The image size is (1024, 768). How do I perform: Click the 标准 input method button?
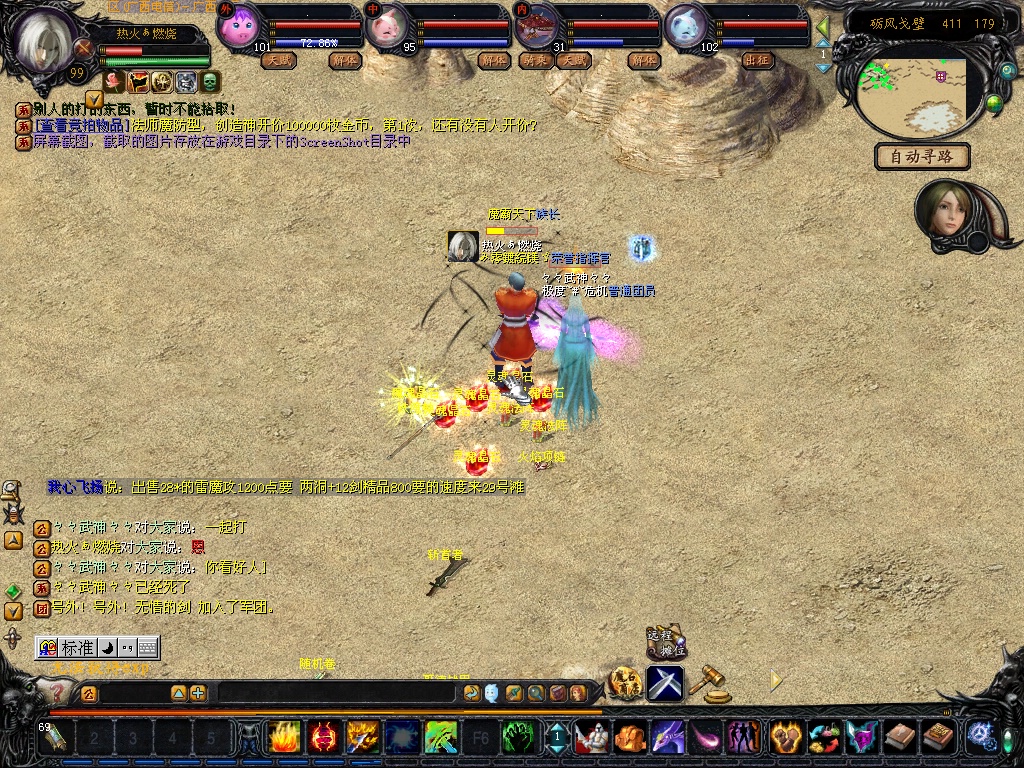click(x=68, y=647)
